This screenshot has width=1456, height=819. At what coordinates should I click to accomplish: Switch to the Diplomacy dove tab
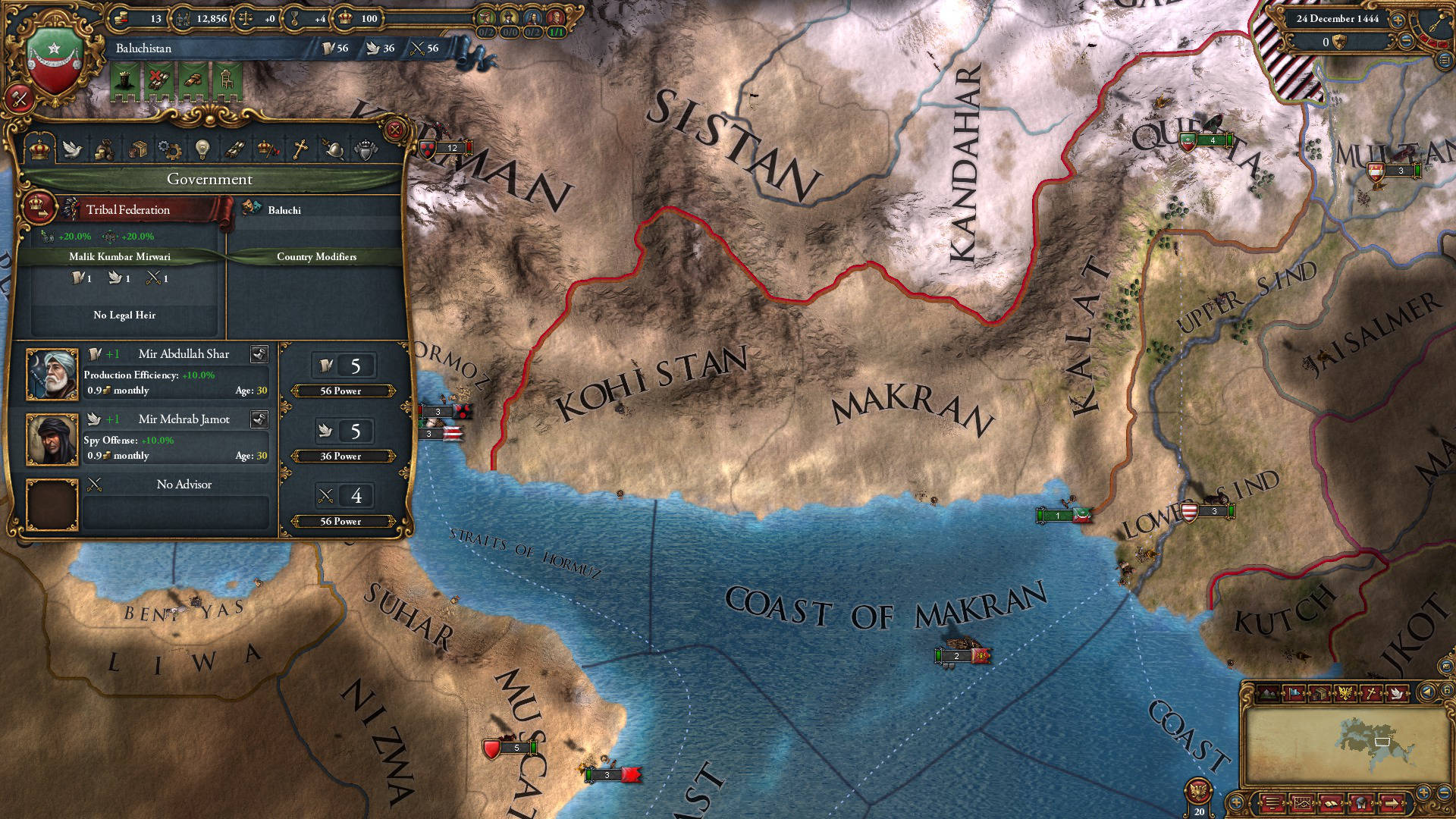tap(72, 149)
